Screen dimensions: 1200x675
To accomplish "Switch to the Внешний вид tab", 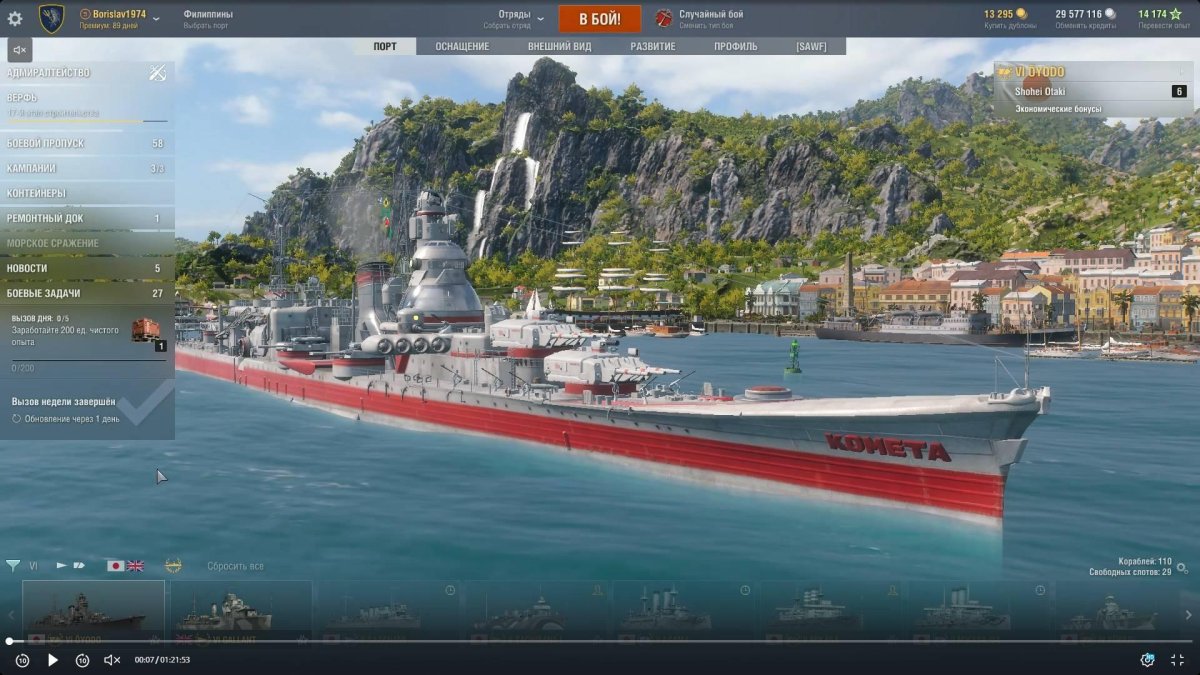I will [x=559, y=46].
